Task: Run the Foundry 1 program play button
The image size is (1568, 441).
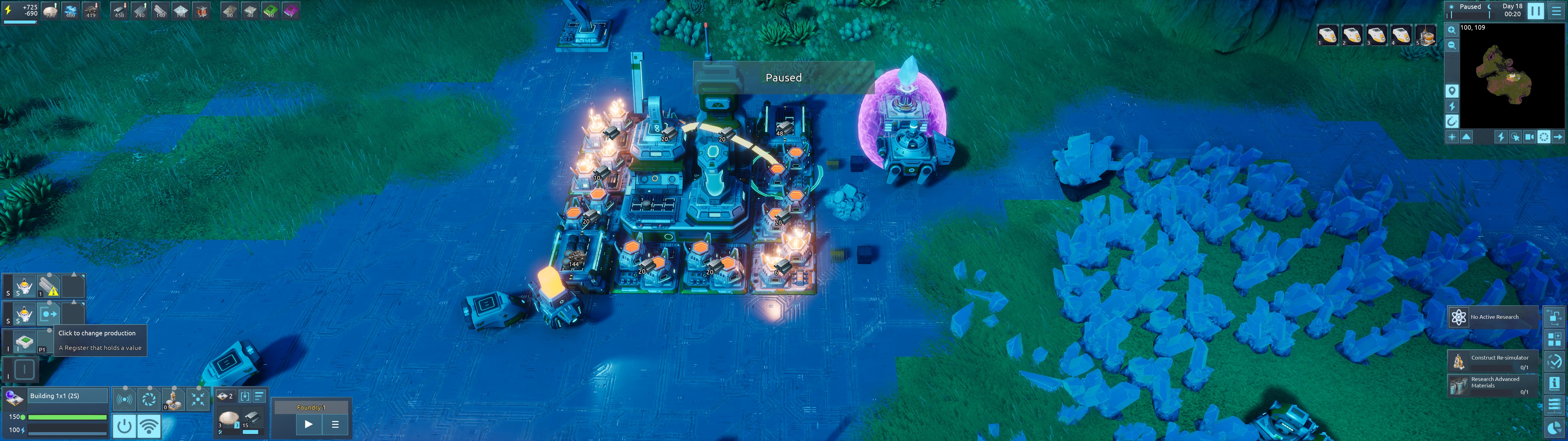Action: click(309, 424)
